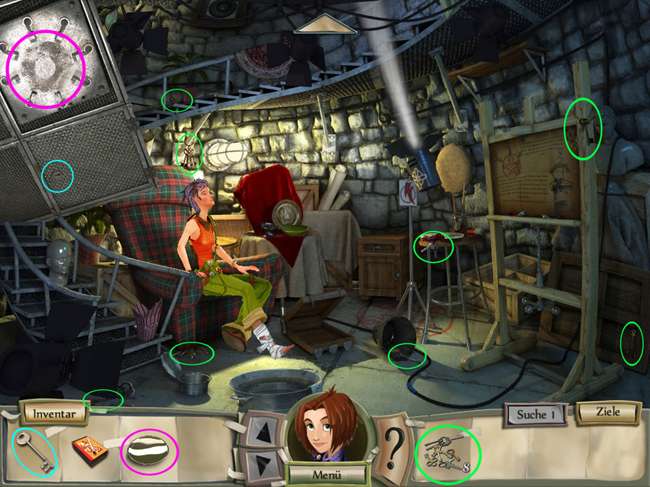Switch to the Suche 1 tab
This screenshot has width=650, height=487.
pos(536,413)
